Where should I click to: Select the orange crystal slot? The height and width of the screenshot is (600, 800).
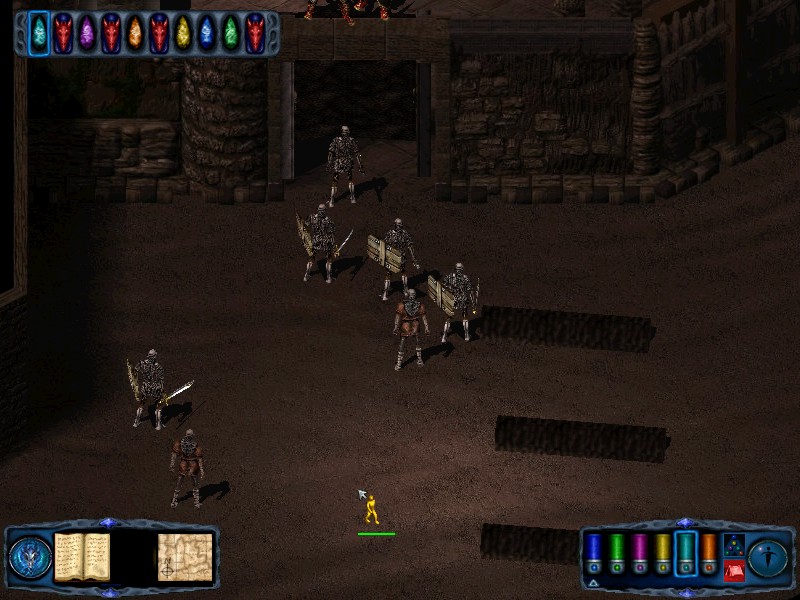point(135,33)
